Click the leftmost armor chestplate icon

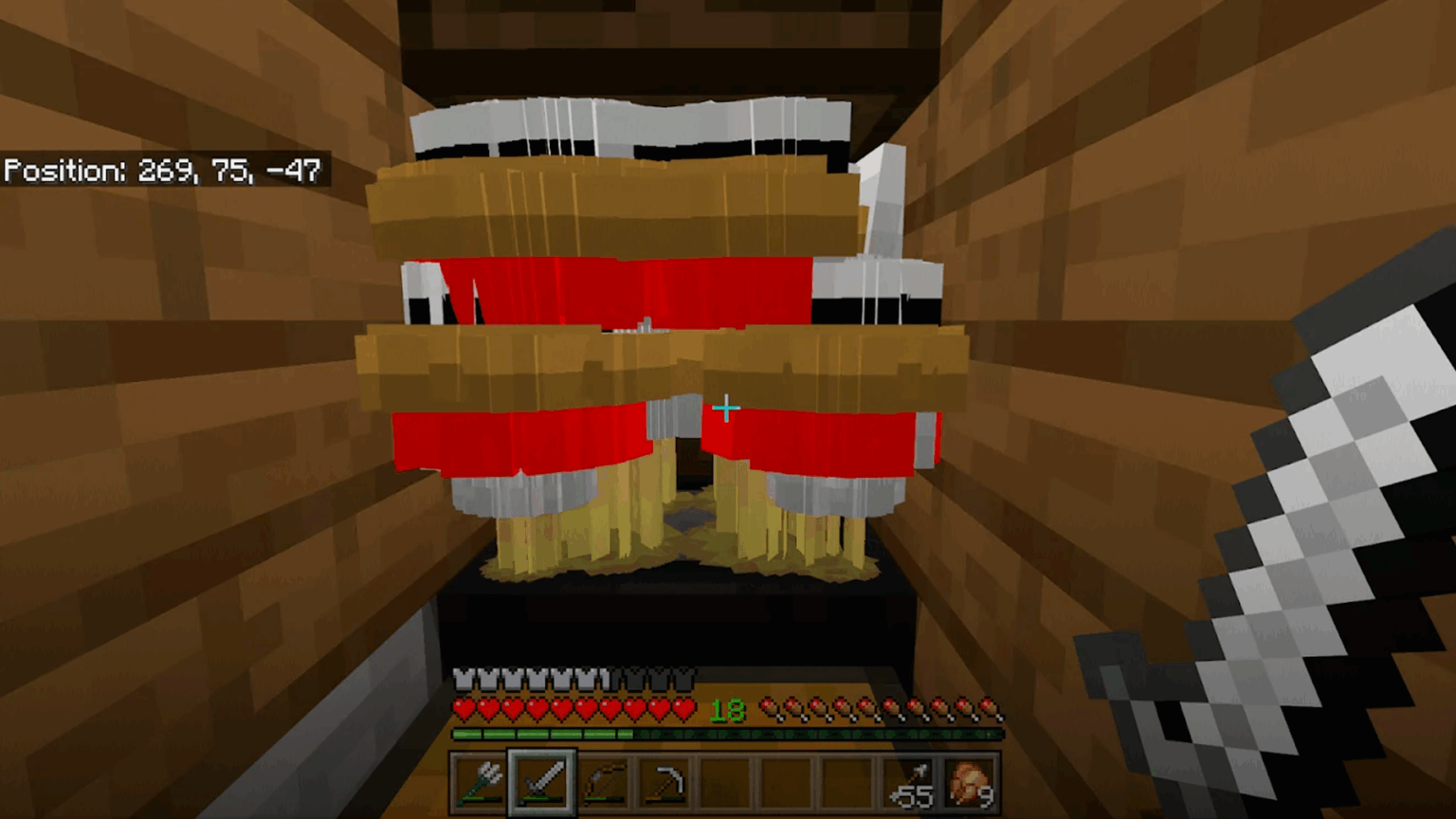coord(464,678)
